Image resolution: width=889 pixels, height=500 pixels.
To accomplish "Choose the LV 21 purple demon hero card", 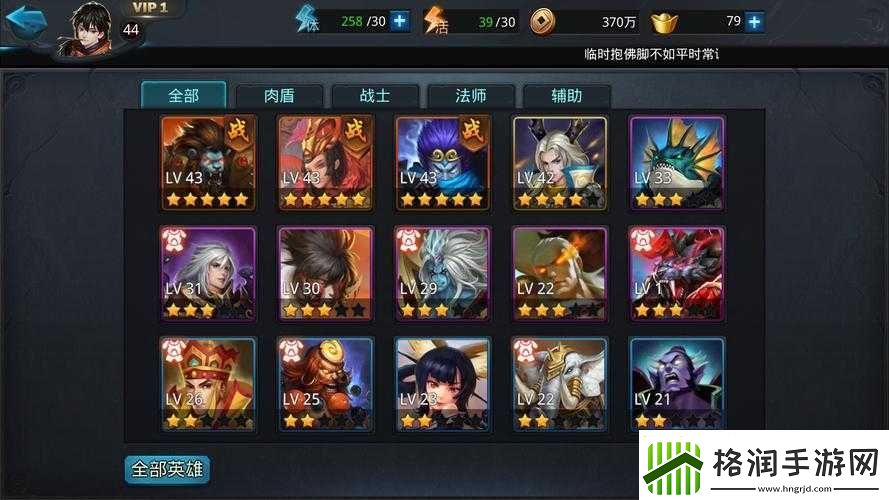I will [x=676, y=383].
